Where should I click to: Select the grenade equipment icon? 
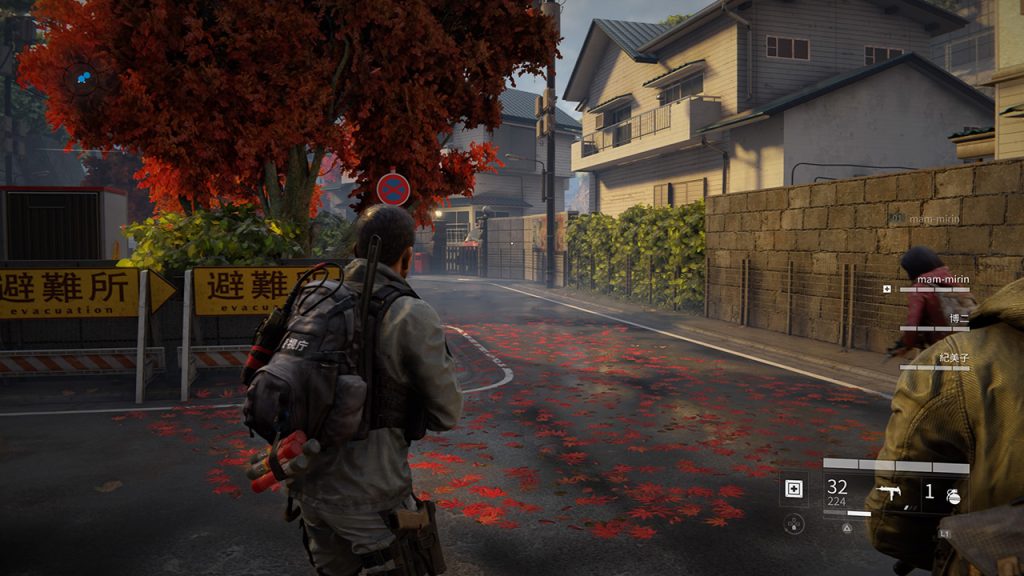pyautogui.click(x=952, y=493)
